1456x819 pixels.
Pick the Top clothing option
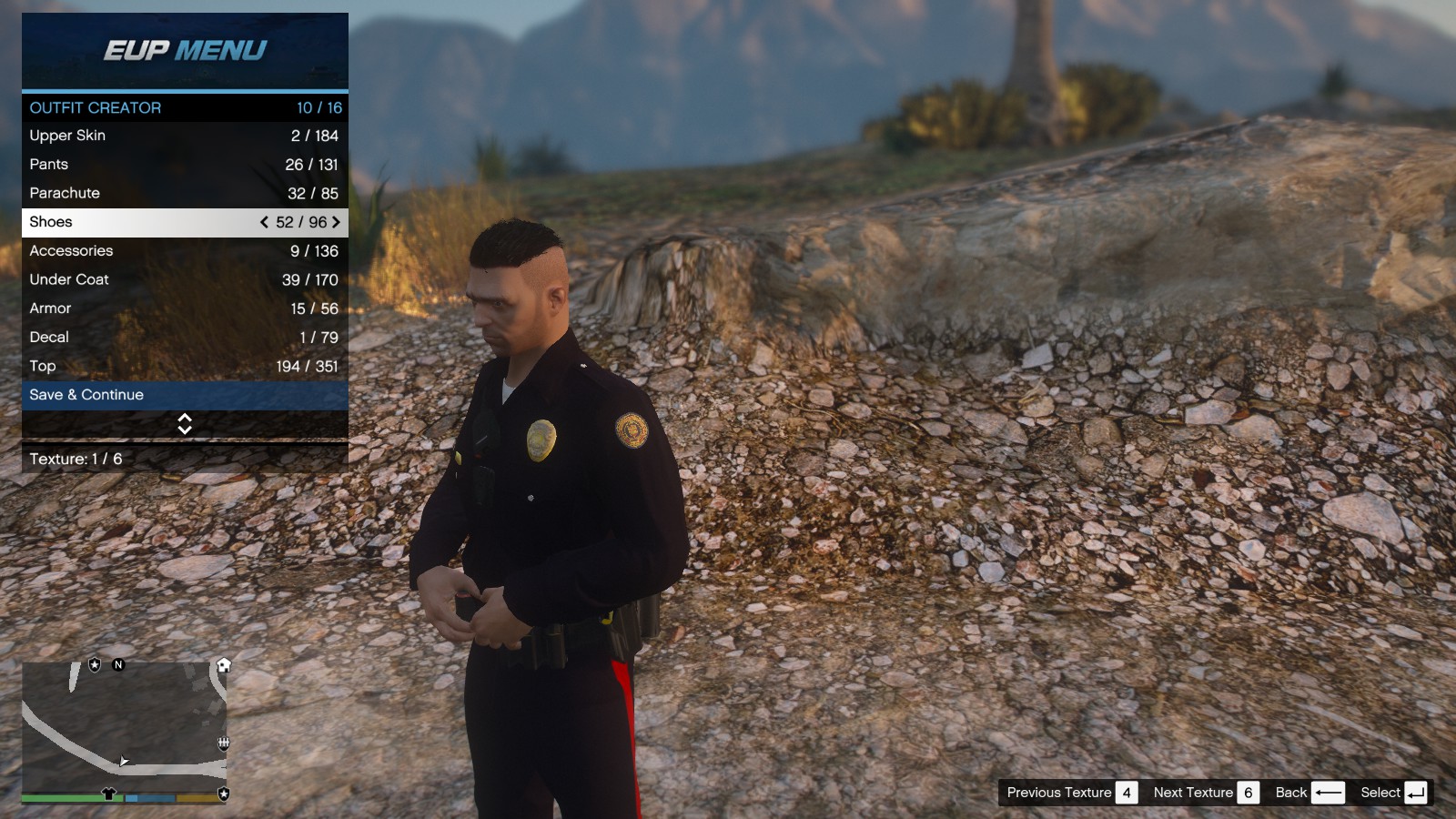click(184, 366)
